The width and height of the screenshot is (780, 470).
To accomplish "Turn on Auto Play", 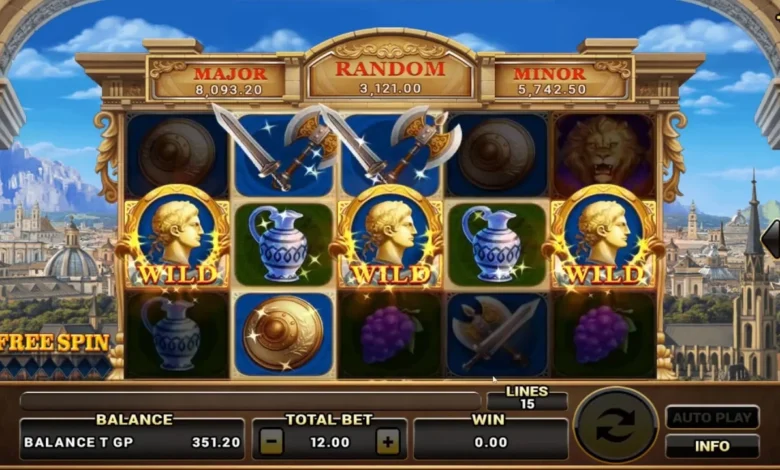I will point(712,417).
